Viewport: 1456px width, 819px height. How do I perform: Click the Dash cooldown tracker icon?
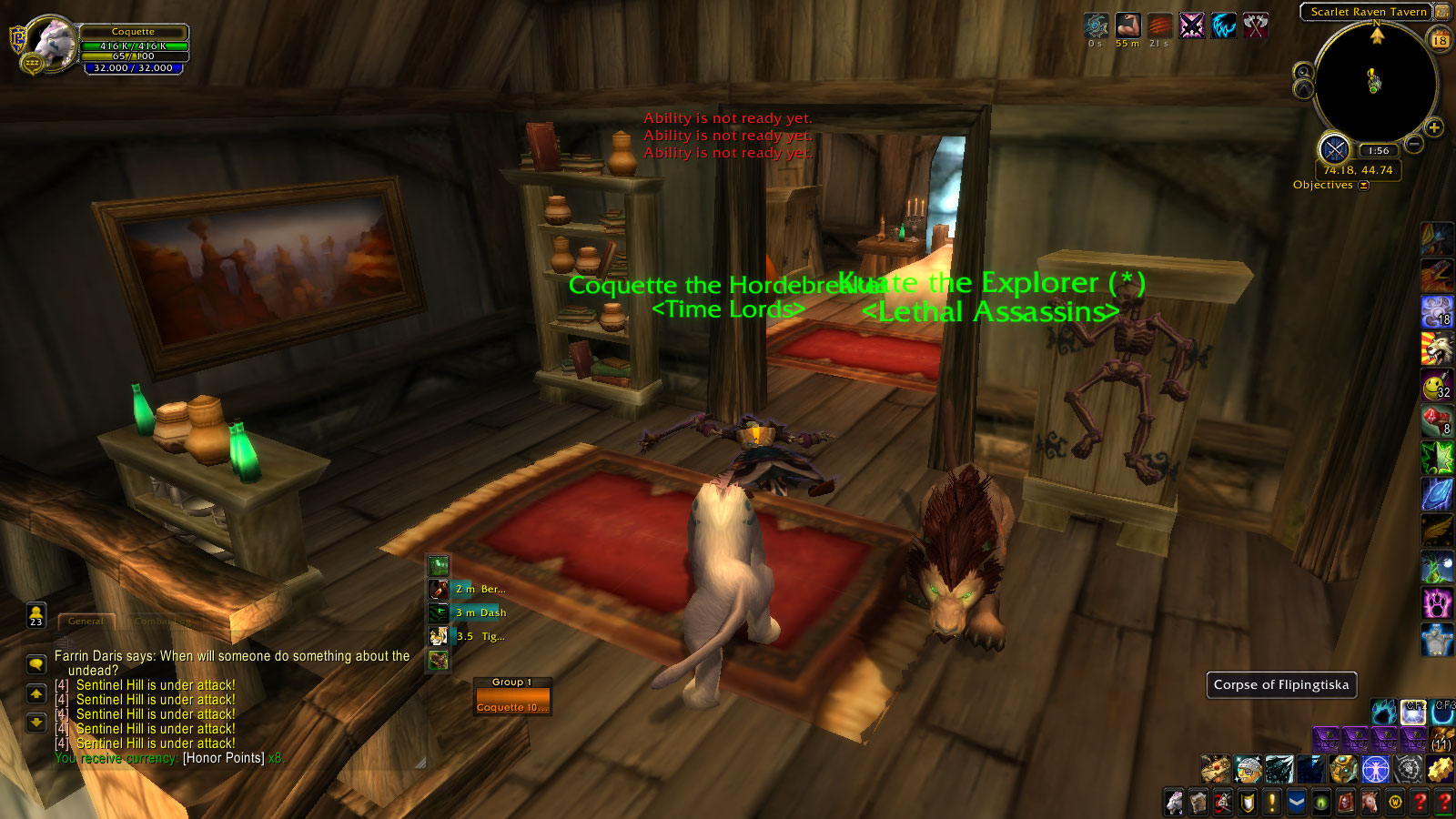click(439, 613)
